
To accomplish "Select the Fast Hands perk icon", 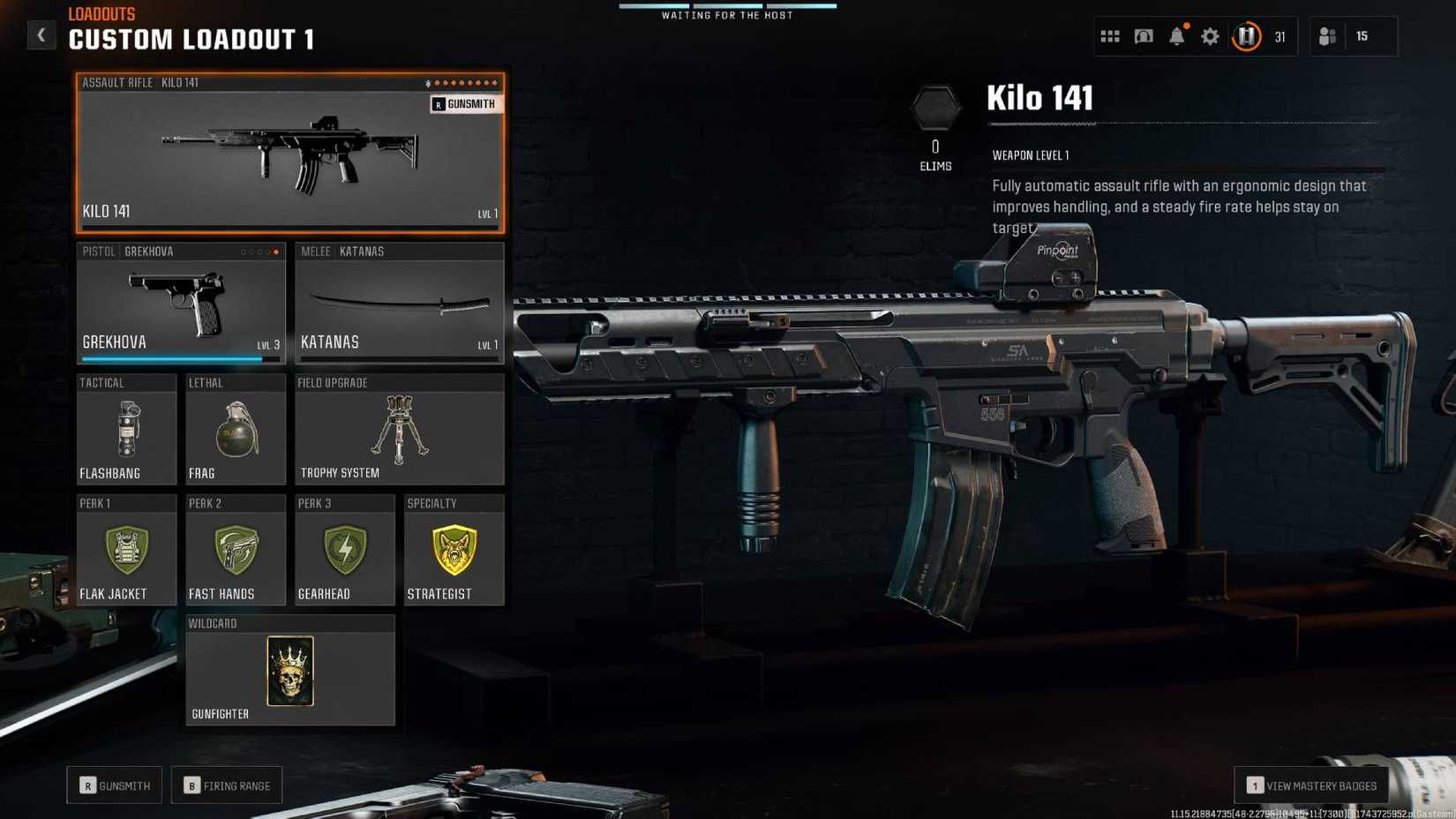I will (235, 549).
